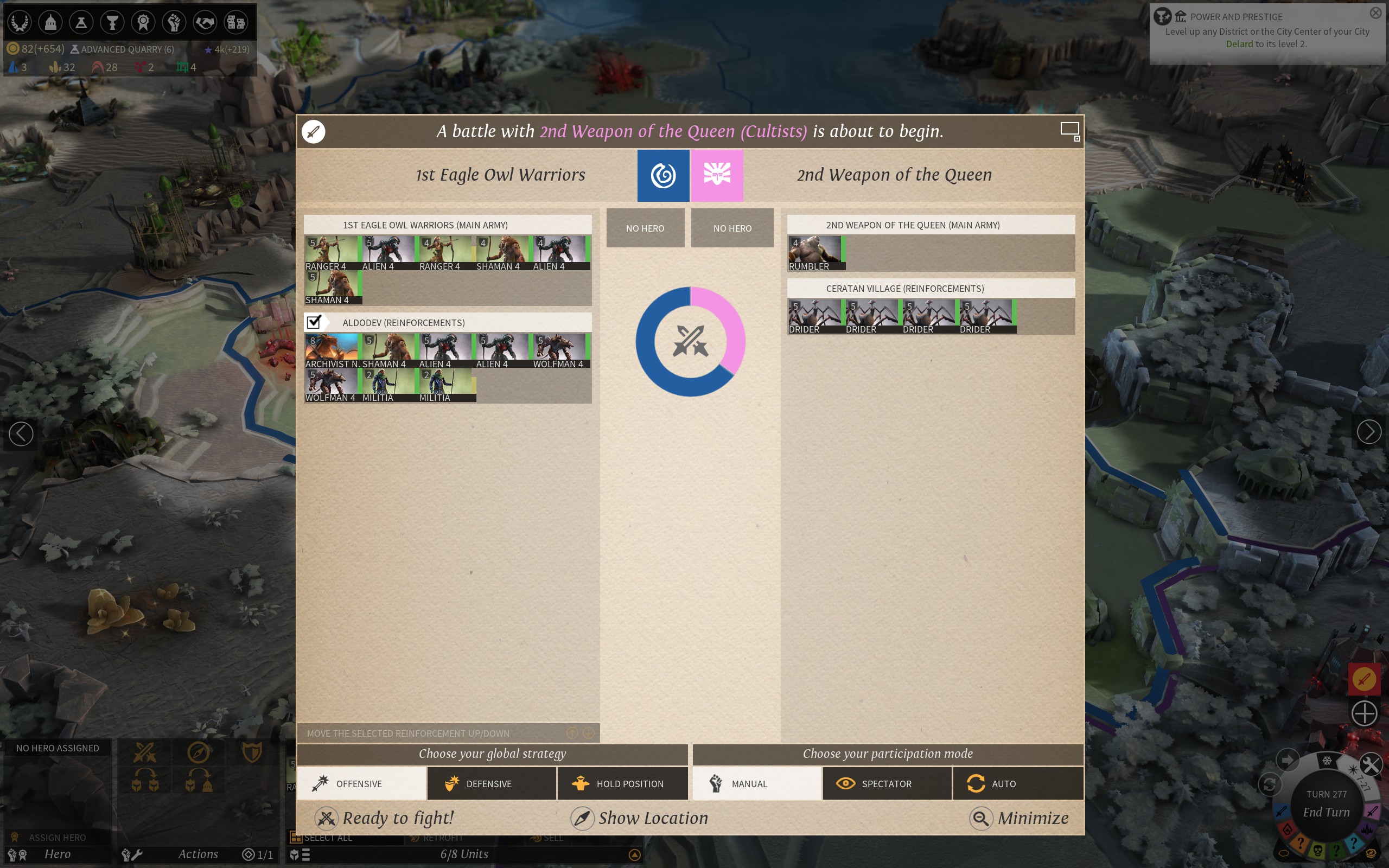
Task: Click the pink Cultists faction emblem
Action: (717, 176)
